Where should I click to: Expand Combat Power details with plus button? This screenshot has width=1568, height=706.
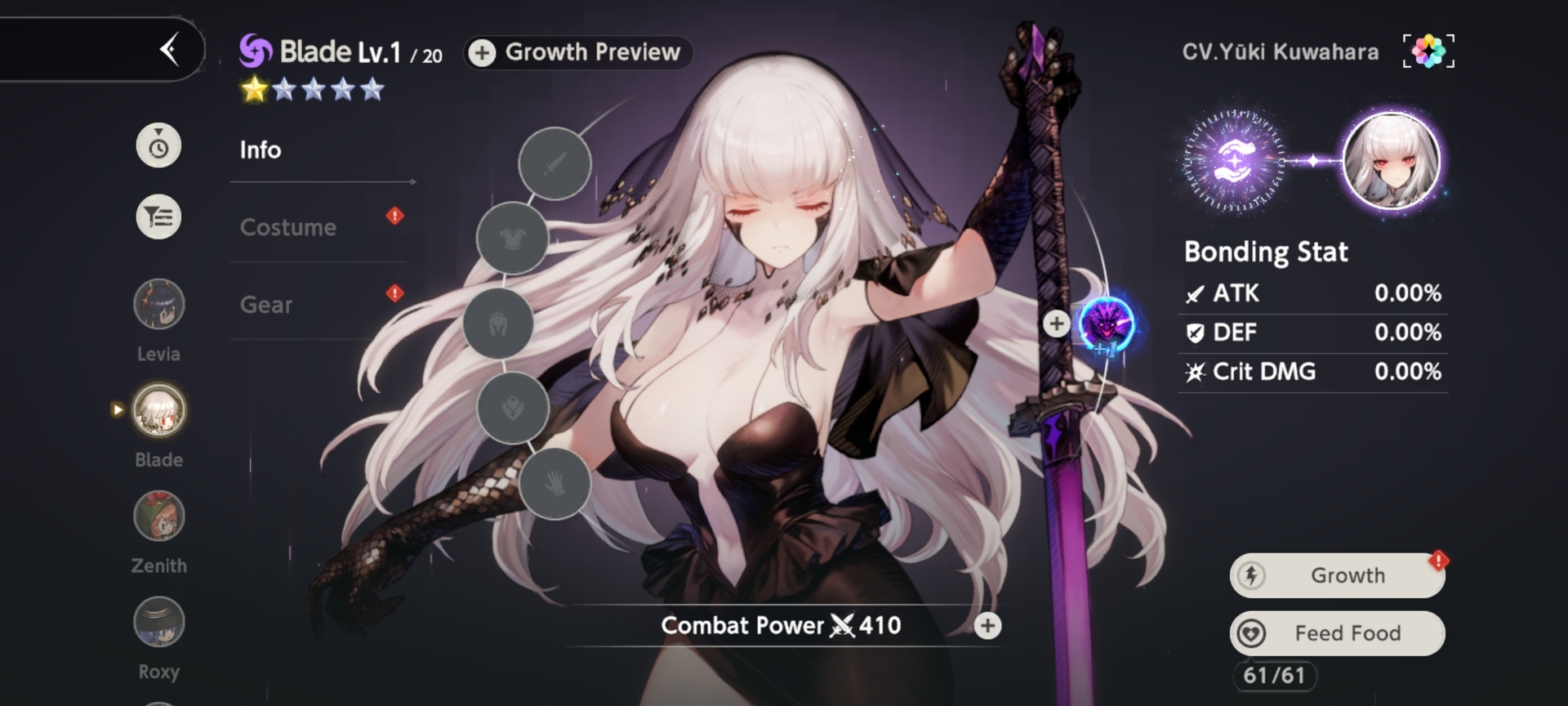point(987,626)
